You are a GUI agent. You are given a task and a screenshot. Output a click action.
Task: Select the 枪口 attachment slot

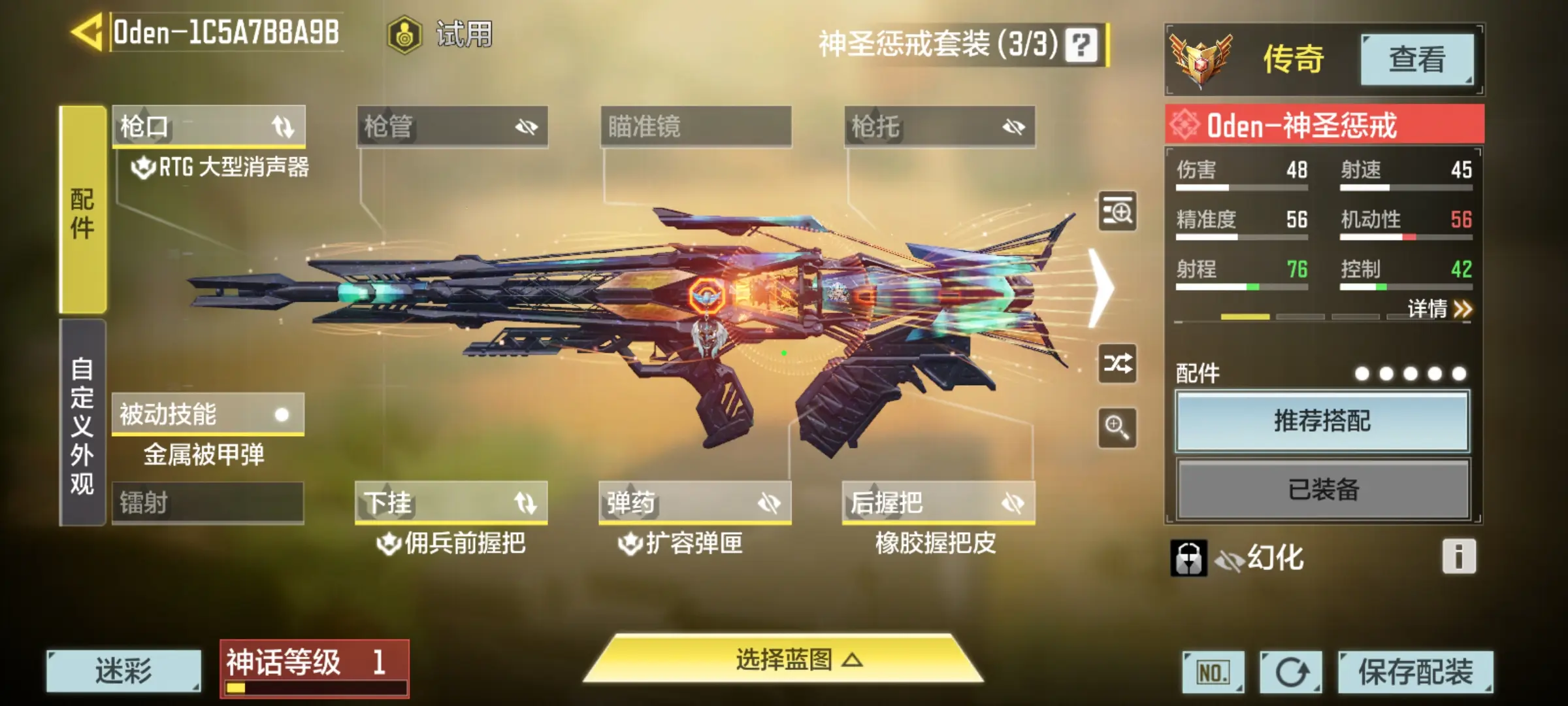(208, 126)
